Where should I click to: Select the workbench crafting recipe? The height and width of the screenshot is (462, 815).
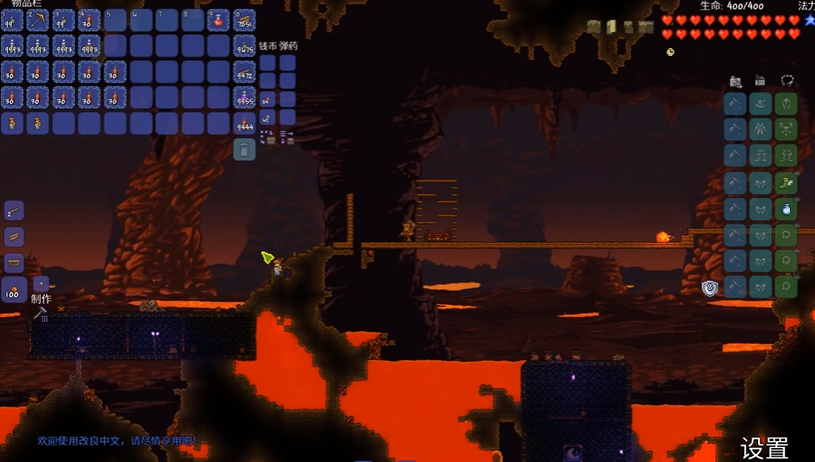click(x=14, y=263)
